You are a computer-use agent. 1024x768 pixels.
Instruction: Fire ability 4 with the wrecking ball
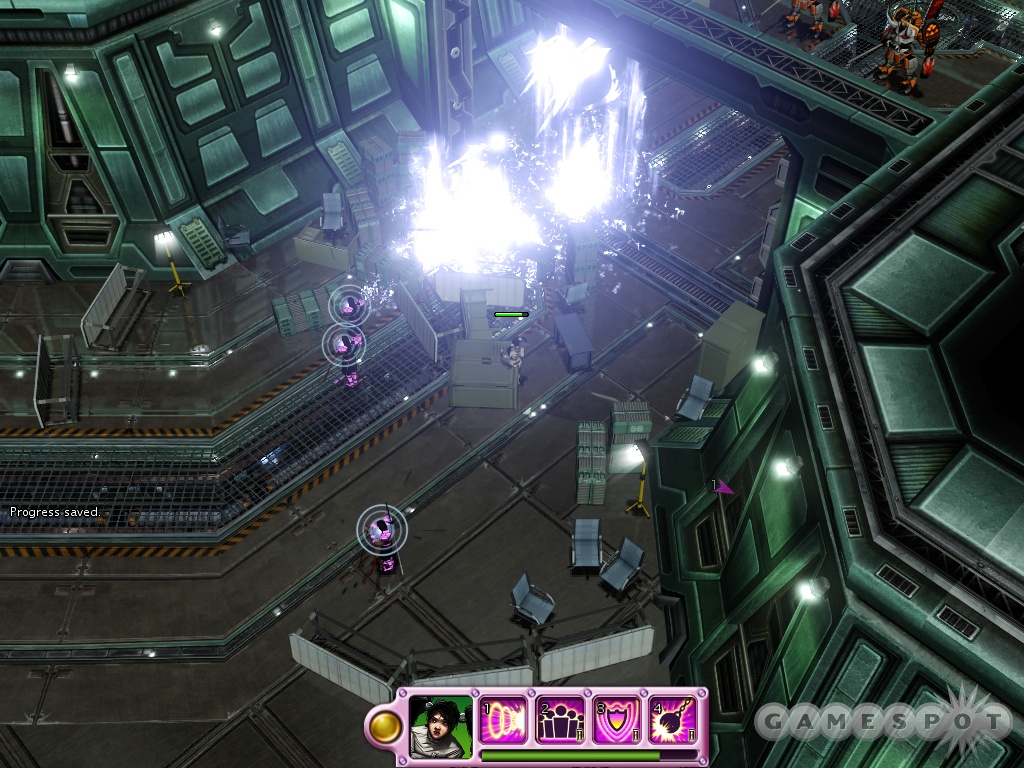(x=674, y=720)
